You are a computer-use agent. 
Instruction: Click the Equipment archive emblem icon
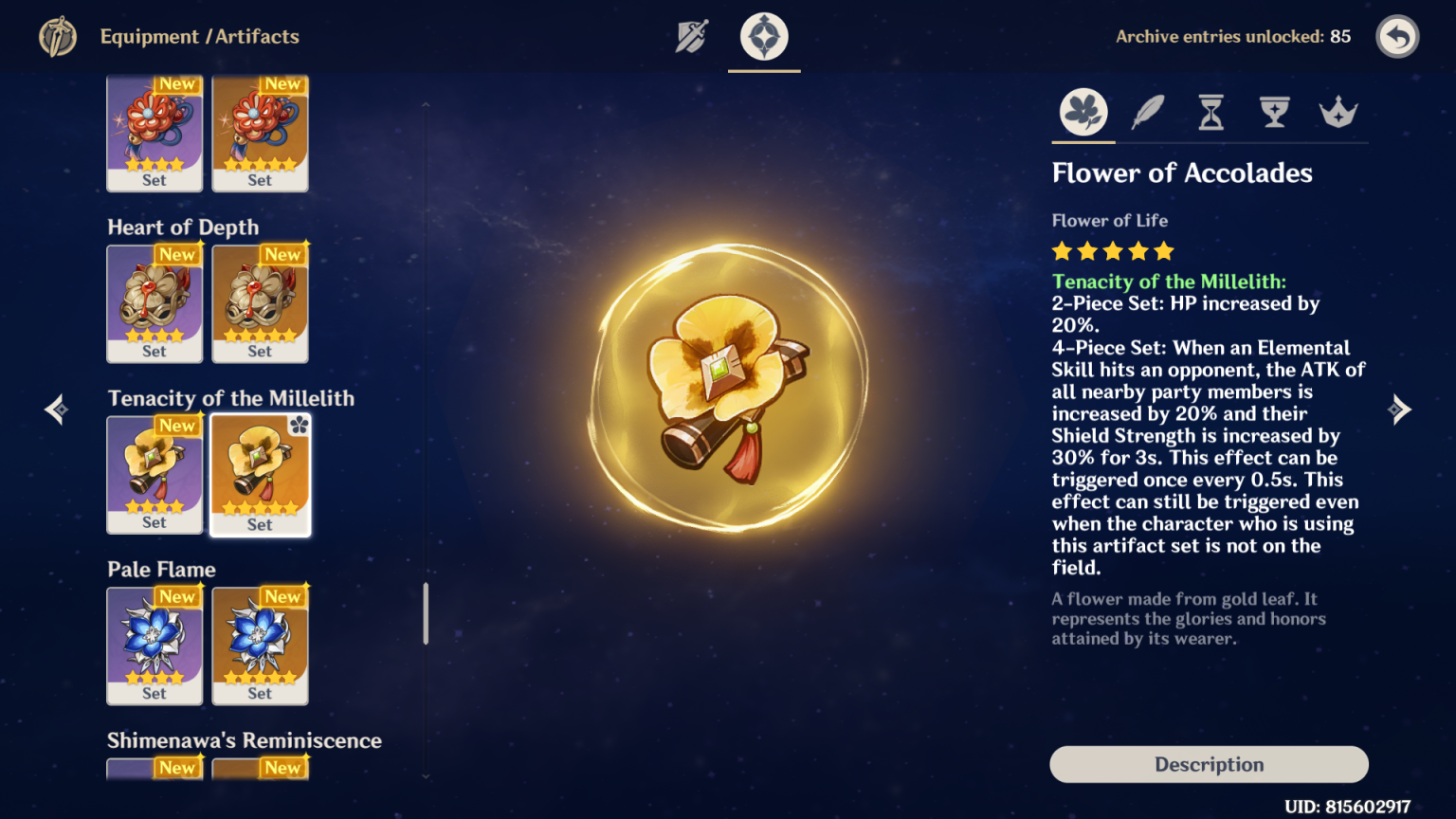pos(58,37)
